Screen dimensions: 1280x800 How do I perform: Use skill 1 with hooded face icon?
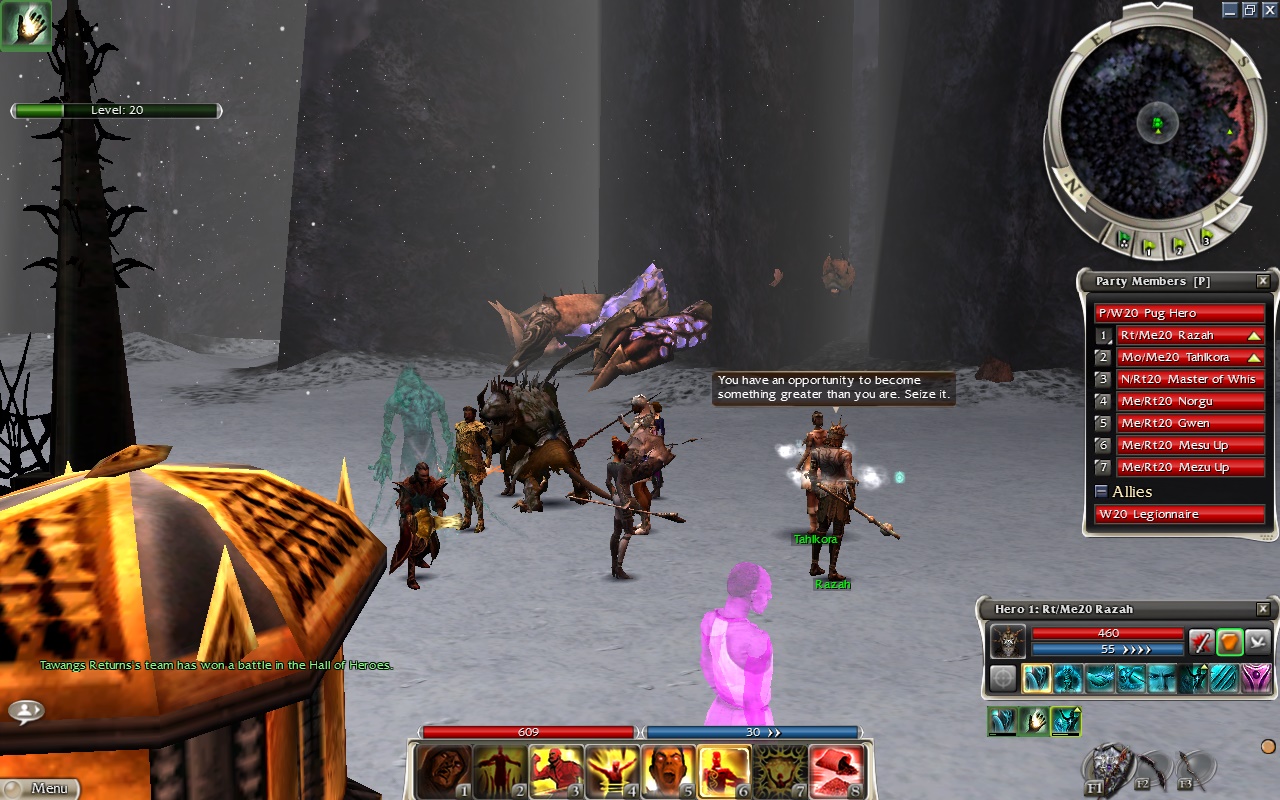pos(445,771)
